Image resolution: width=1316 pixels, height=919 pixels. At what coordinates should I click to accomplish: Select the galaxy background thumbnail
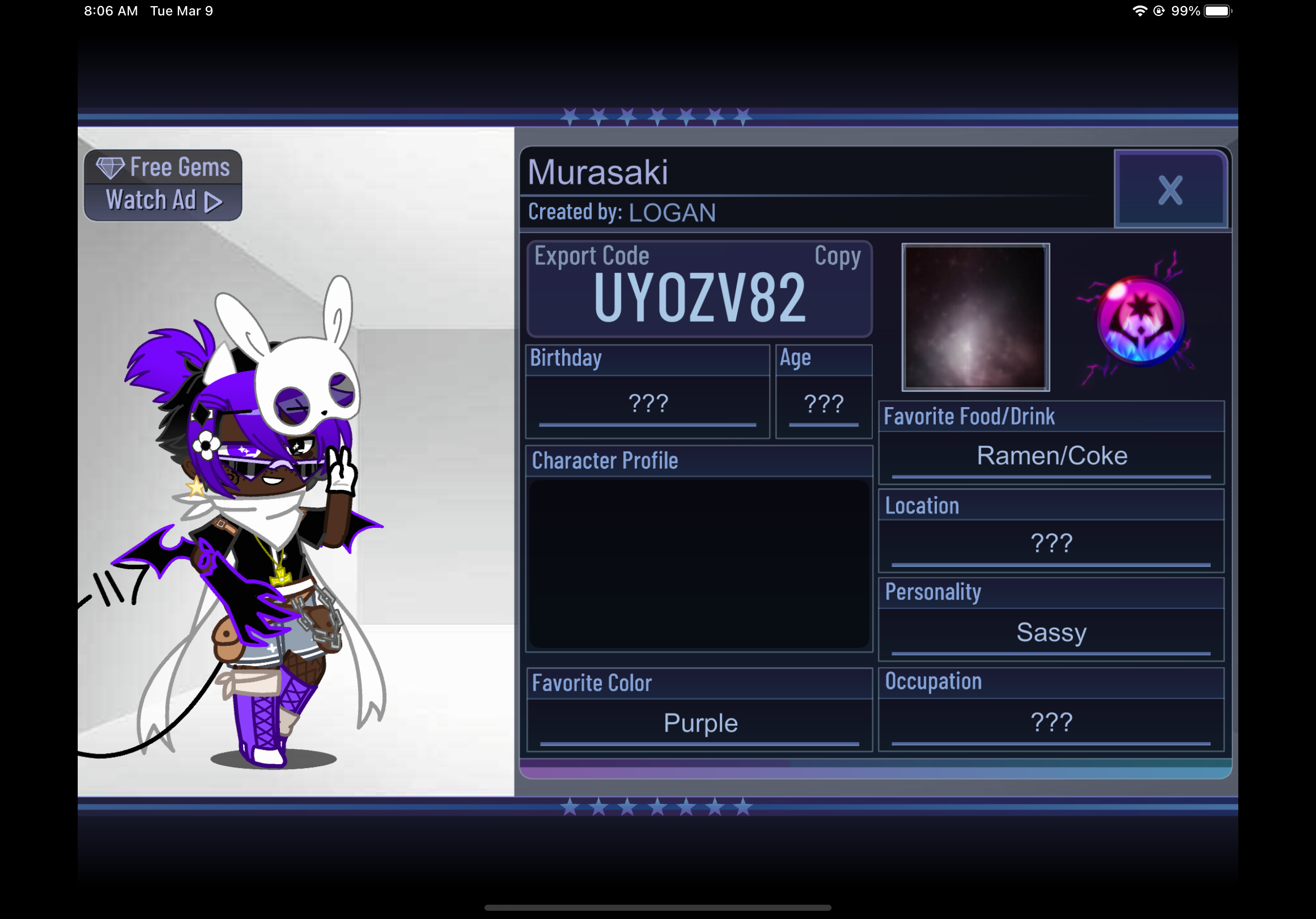(x=975, y=317)
